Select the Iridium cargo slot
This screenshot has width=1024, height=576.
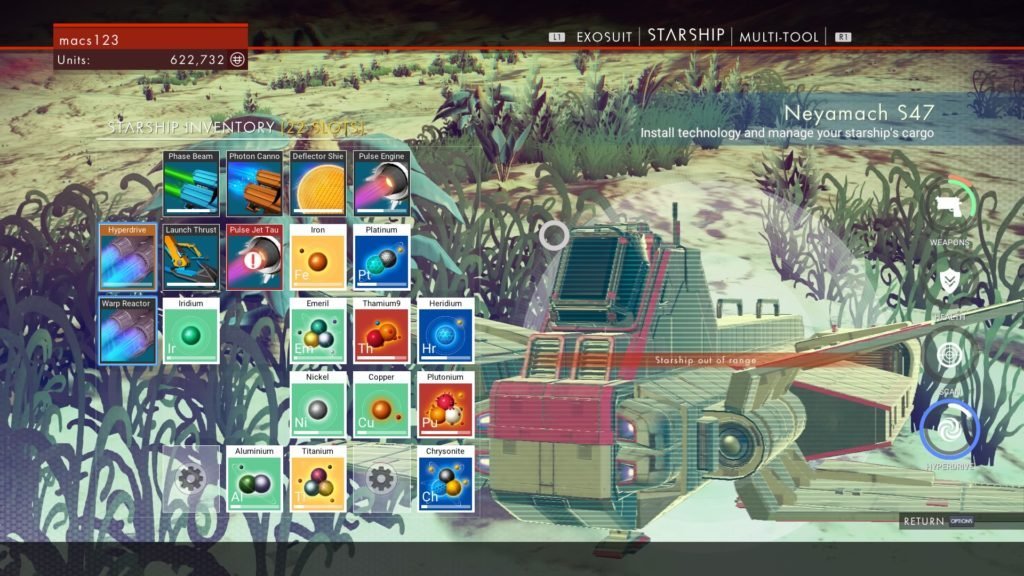pyautogui.click(x=191, y=330)
